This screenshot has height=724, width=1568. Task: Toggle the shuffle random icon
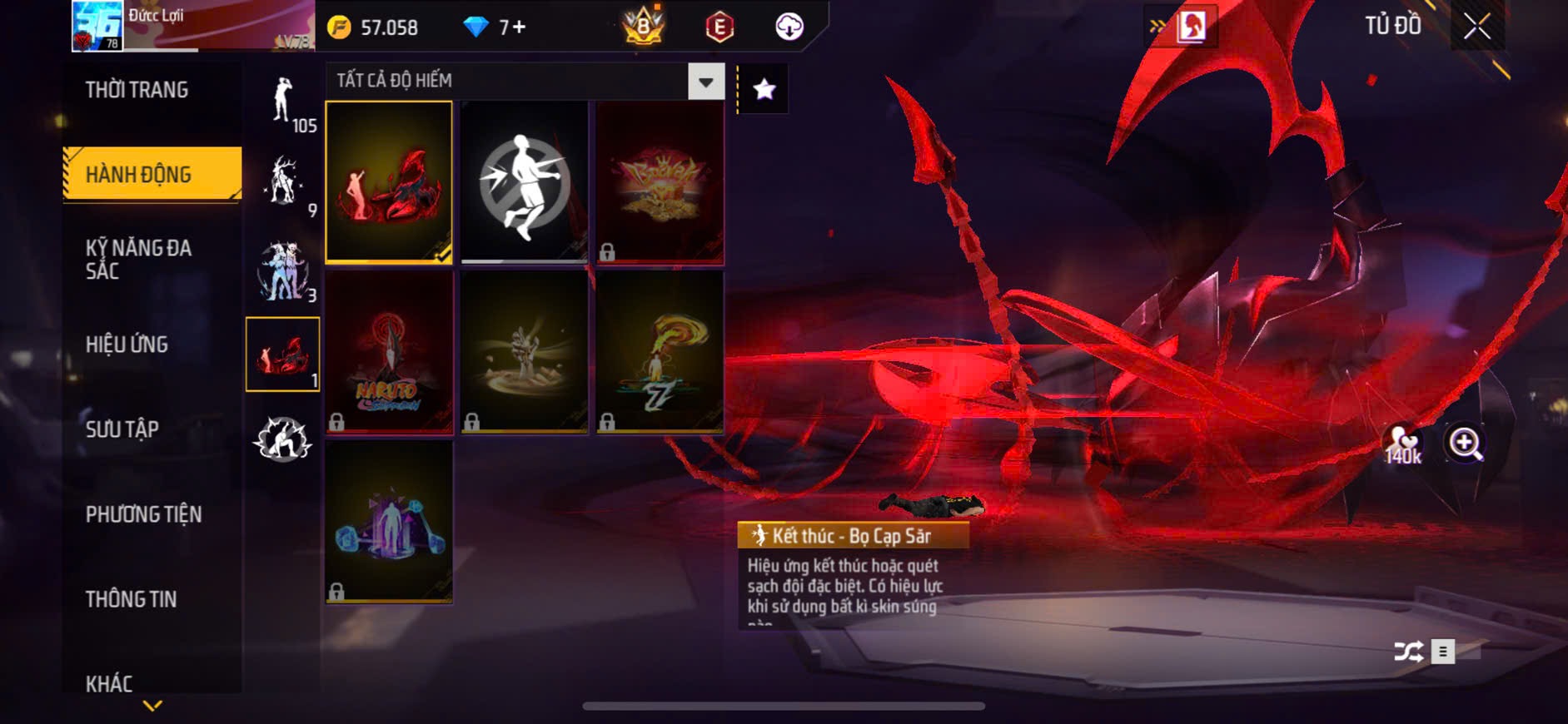point(1408,652)
